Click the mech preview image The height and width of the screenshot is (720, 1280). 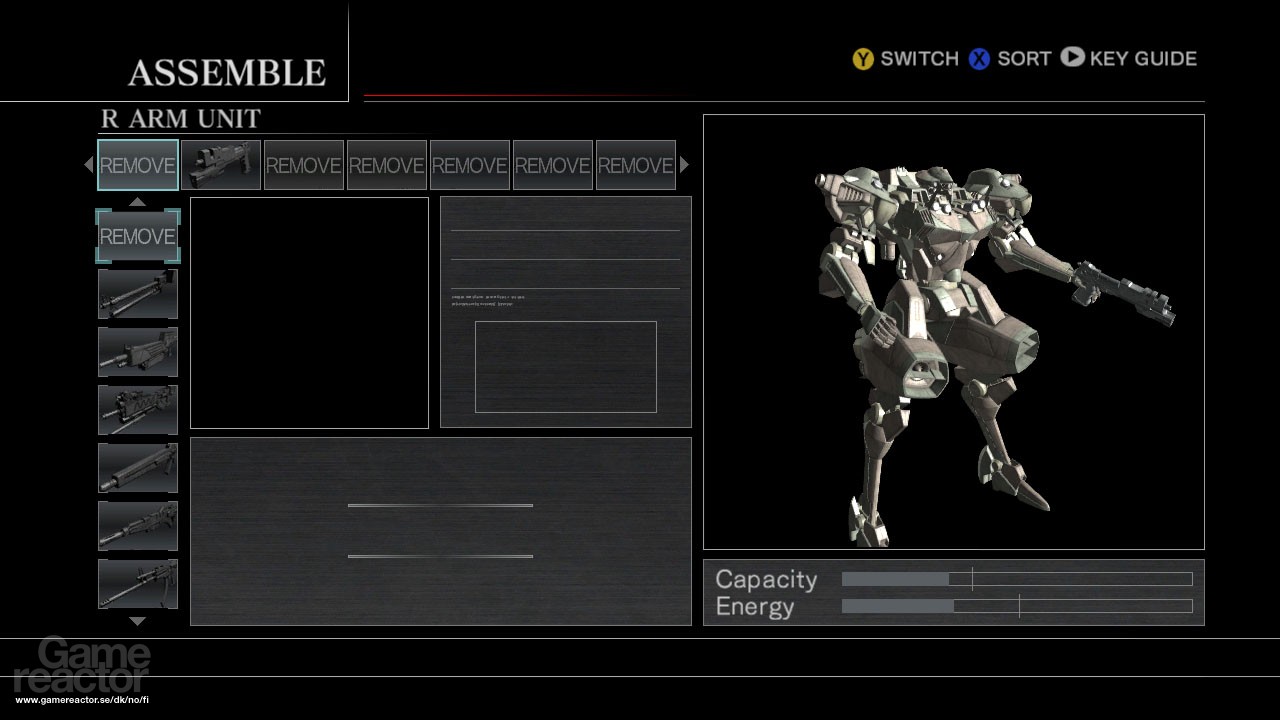click(953, 330)
